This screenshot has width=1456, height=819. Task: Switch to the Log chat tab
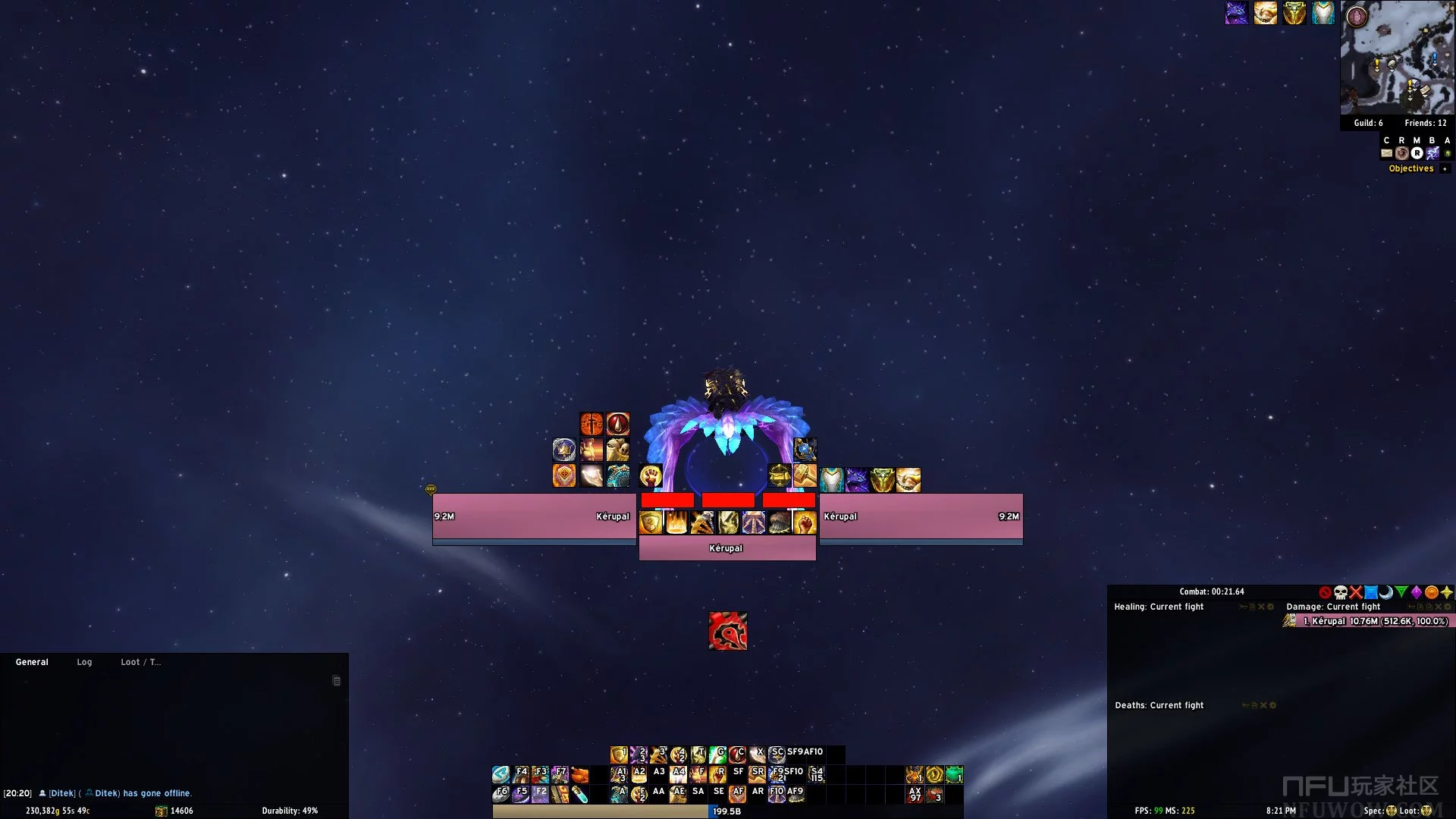tap(84, 662)
